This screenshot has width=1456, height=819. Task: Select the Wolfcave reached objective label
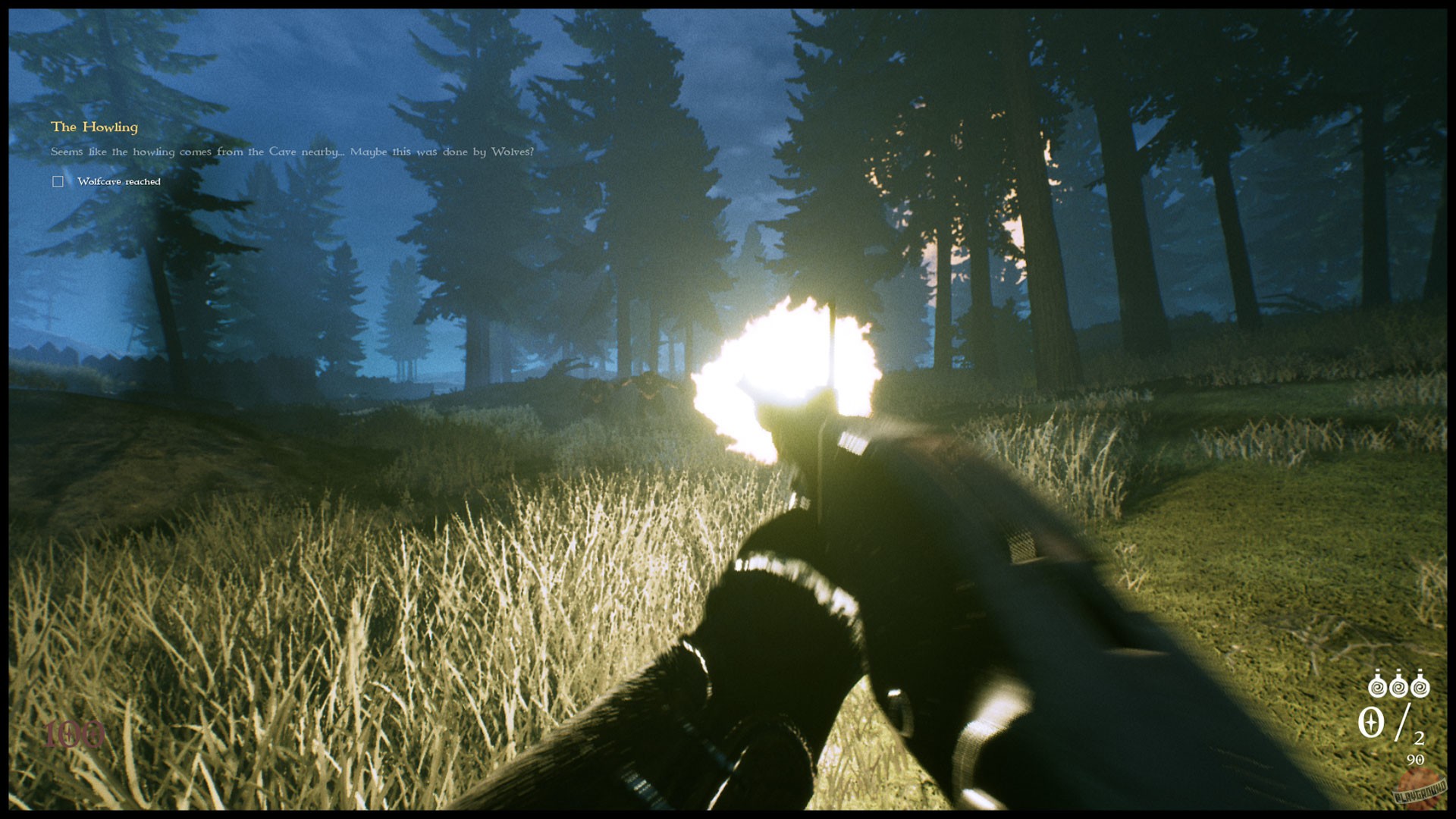click(x=118, y=181)
